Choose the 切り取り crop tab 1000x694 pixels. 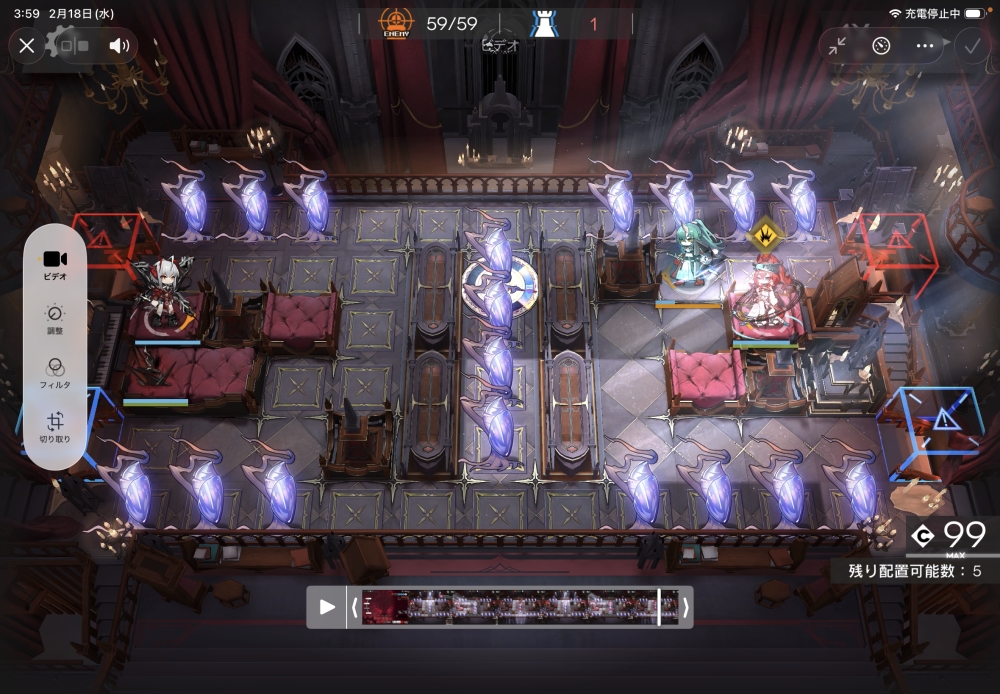56,428
